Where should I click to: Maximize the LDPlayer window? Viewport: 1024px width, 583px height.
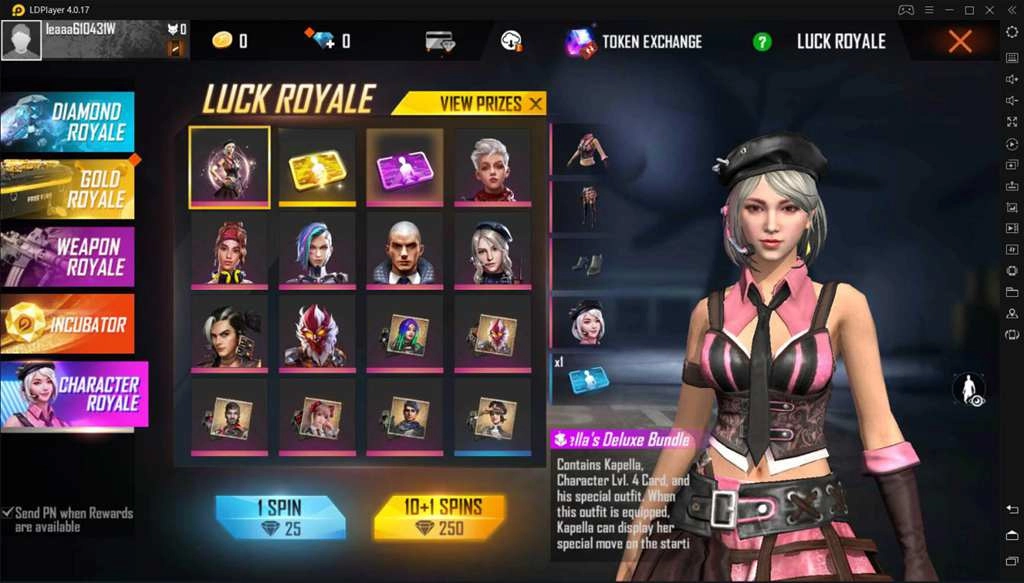[969, 9]
